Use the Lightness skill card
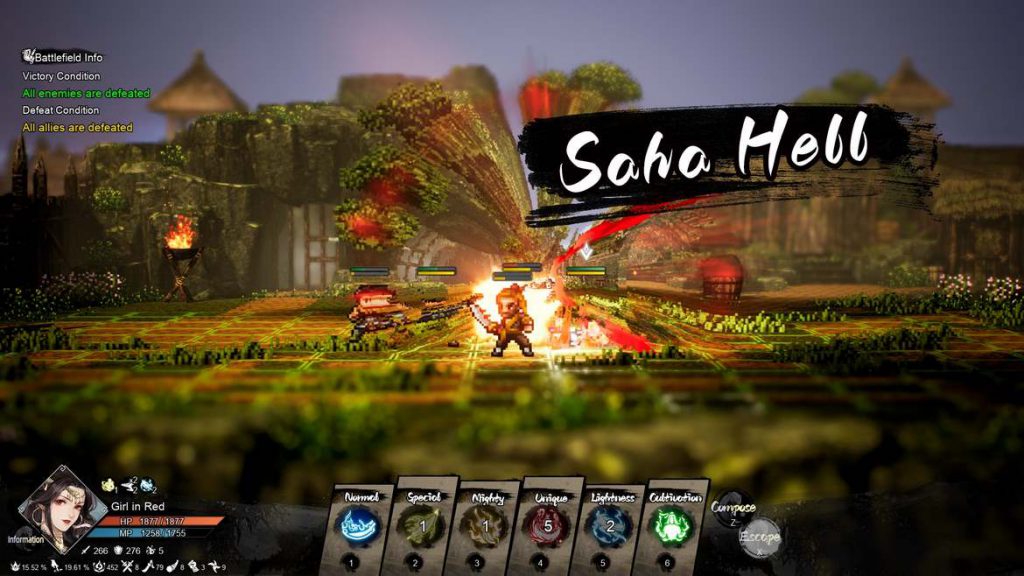Image resolution: width=1024 pixels, height=576 pixels. click(612, 527)
